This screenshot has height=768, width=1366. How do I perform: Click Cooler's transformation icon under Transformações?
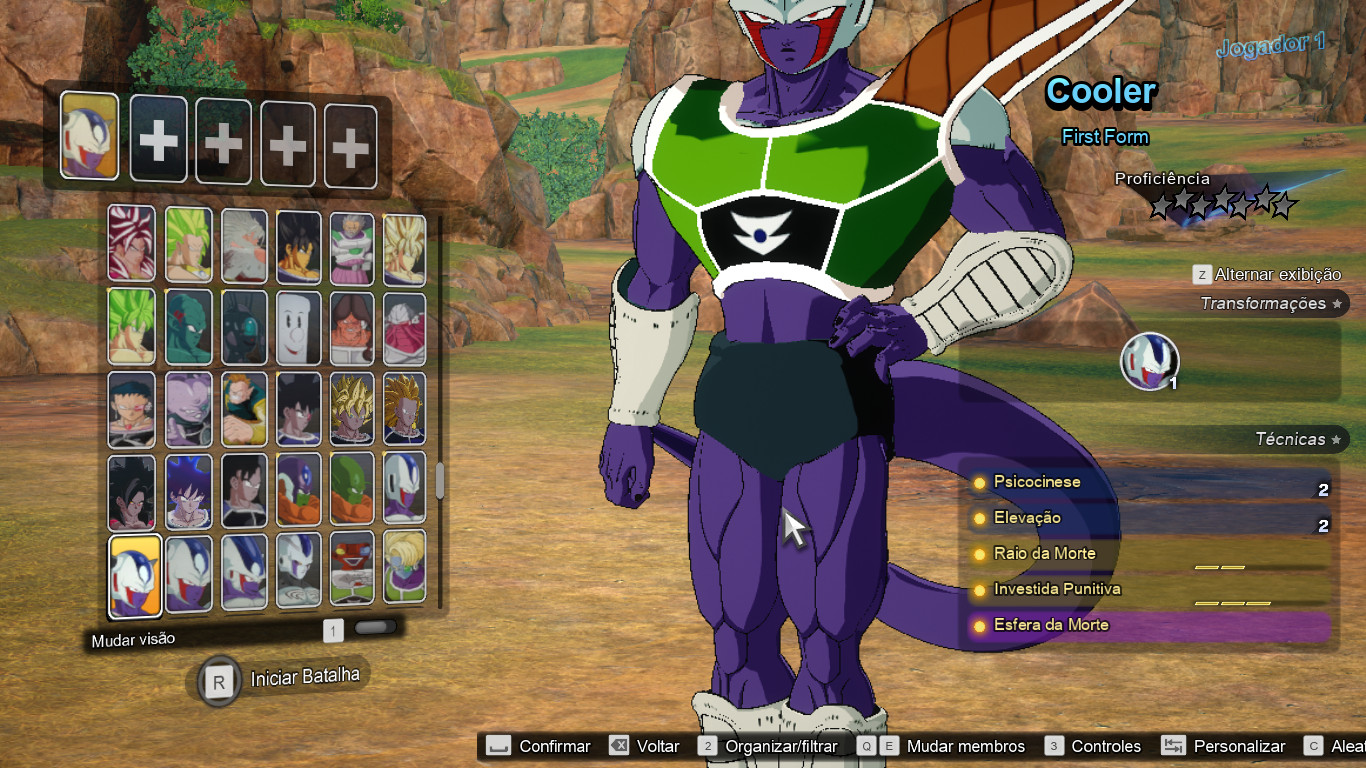tap(1149, 360)
